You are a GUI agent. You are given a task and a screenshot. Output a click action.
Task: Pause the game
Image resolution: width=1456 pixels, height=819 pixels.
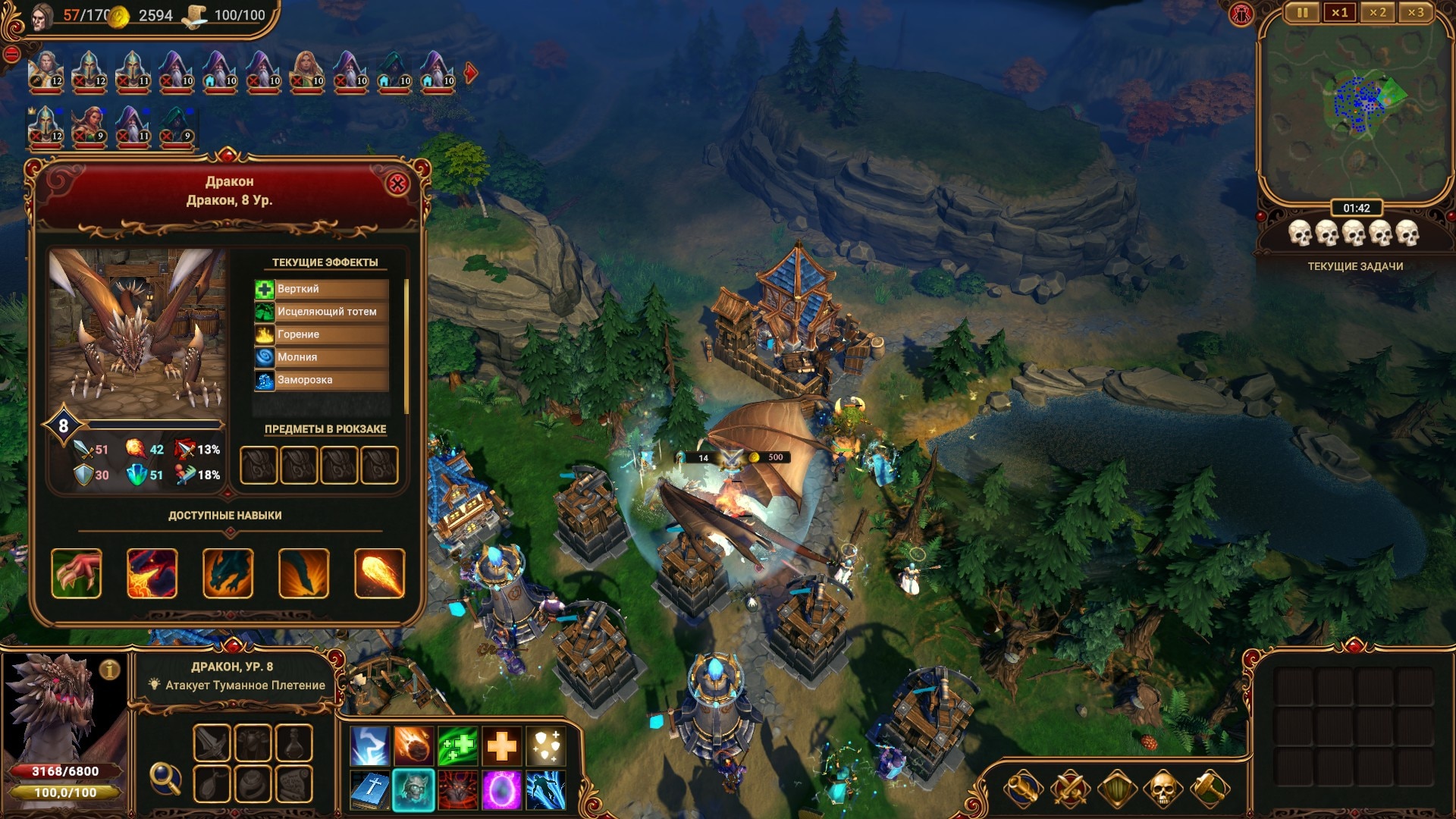click(1302, 13)
